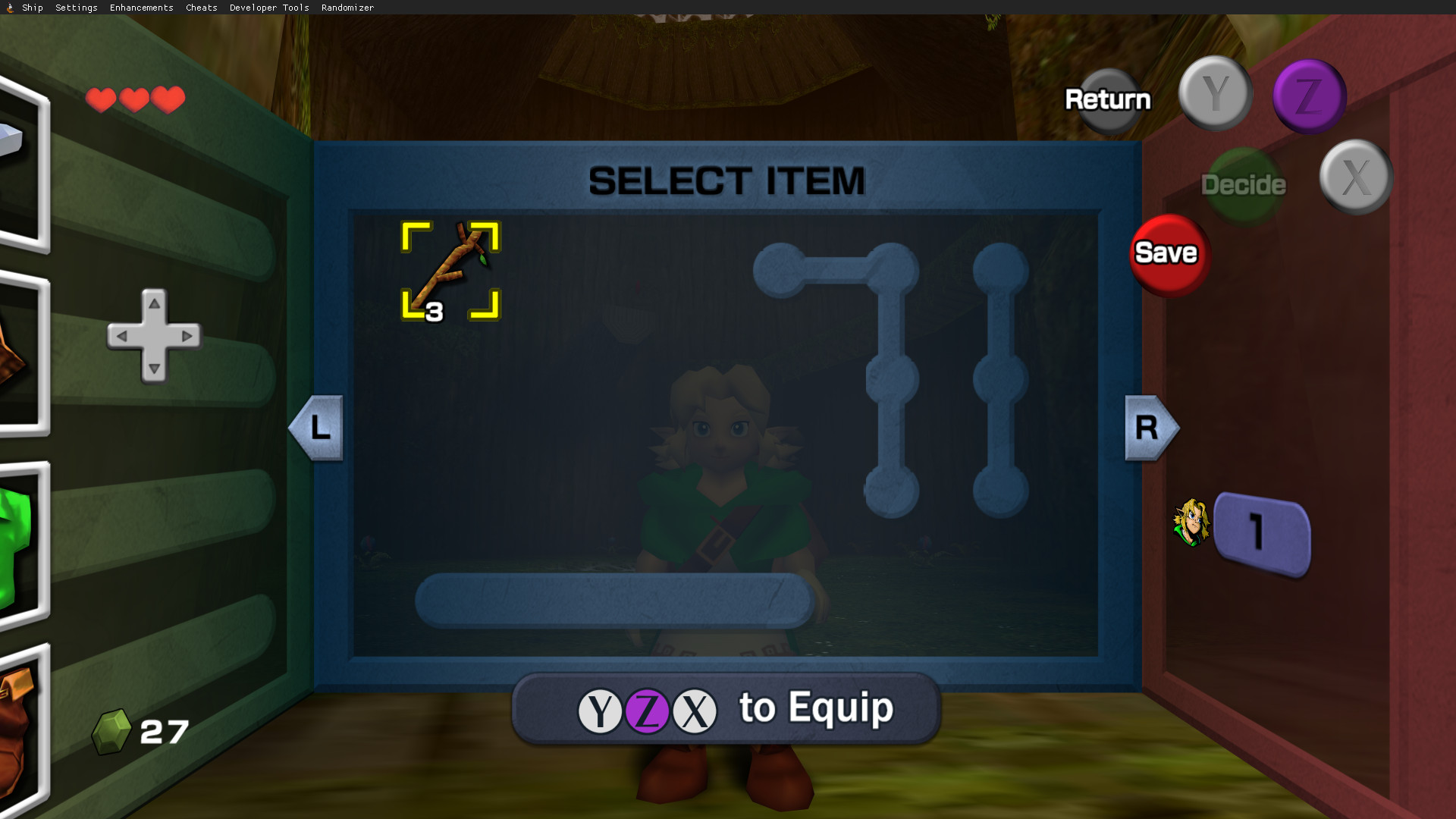
Task: Click the up arrow on the D-pad overlay
Action: coord(154,303)
